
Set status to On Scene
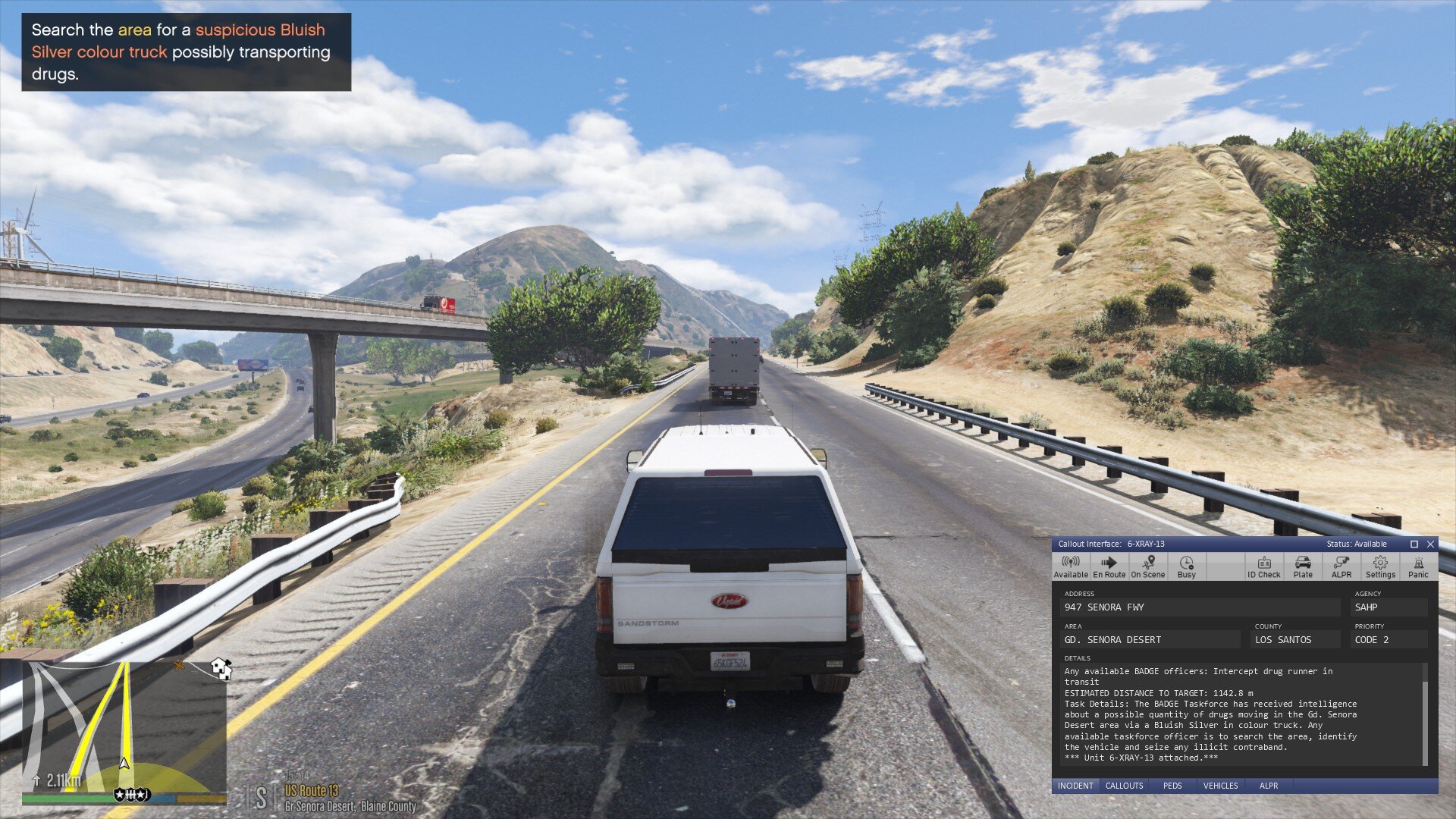pos(1147,566)
